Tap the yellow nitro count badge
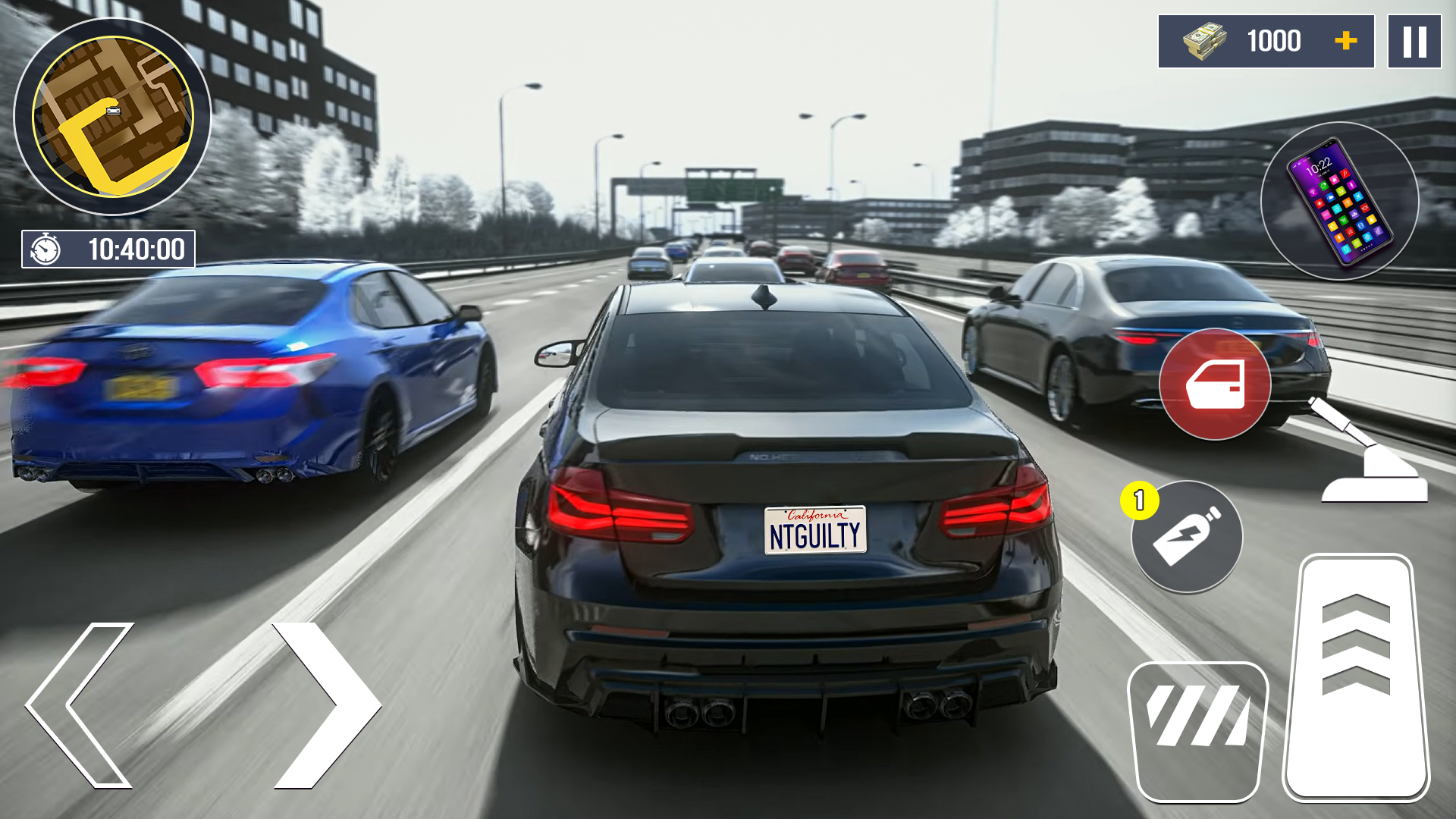1456x819 pixels. tap(1138, 498)
